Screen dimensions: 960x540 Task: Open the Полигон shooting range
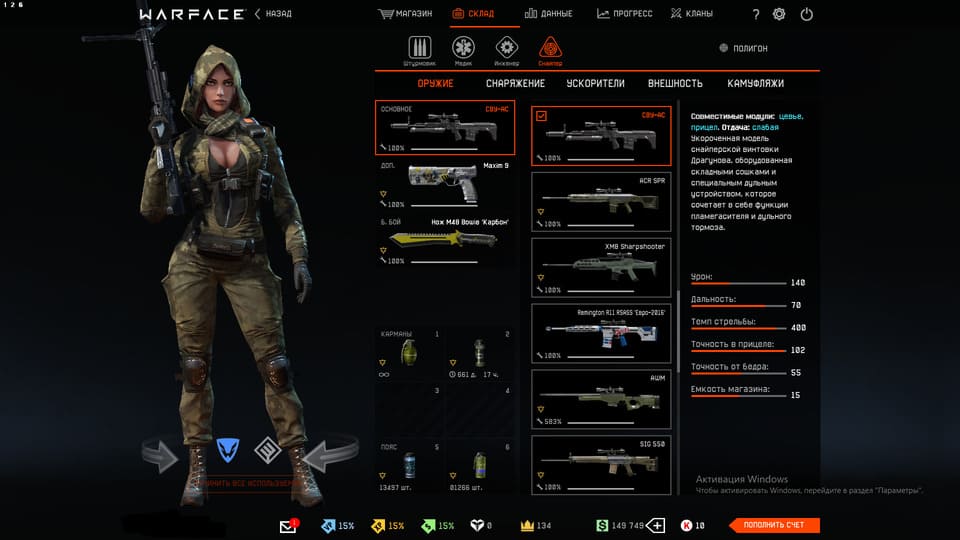744,48
